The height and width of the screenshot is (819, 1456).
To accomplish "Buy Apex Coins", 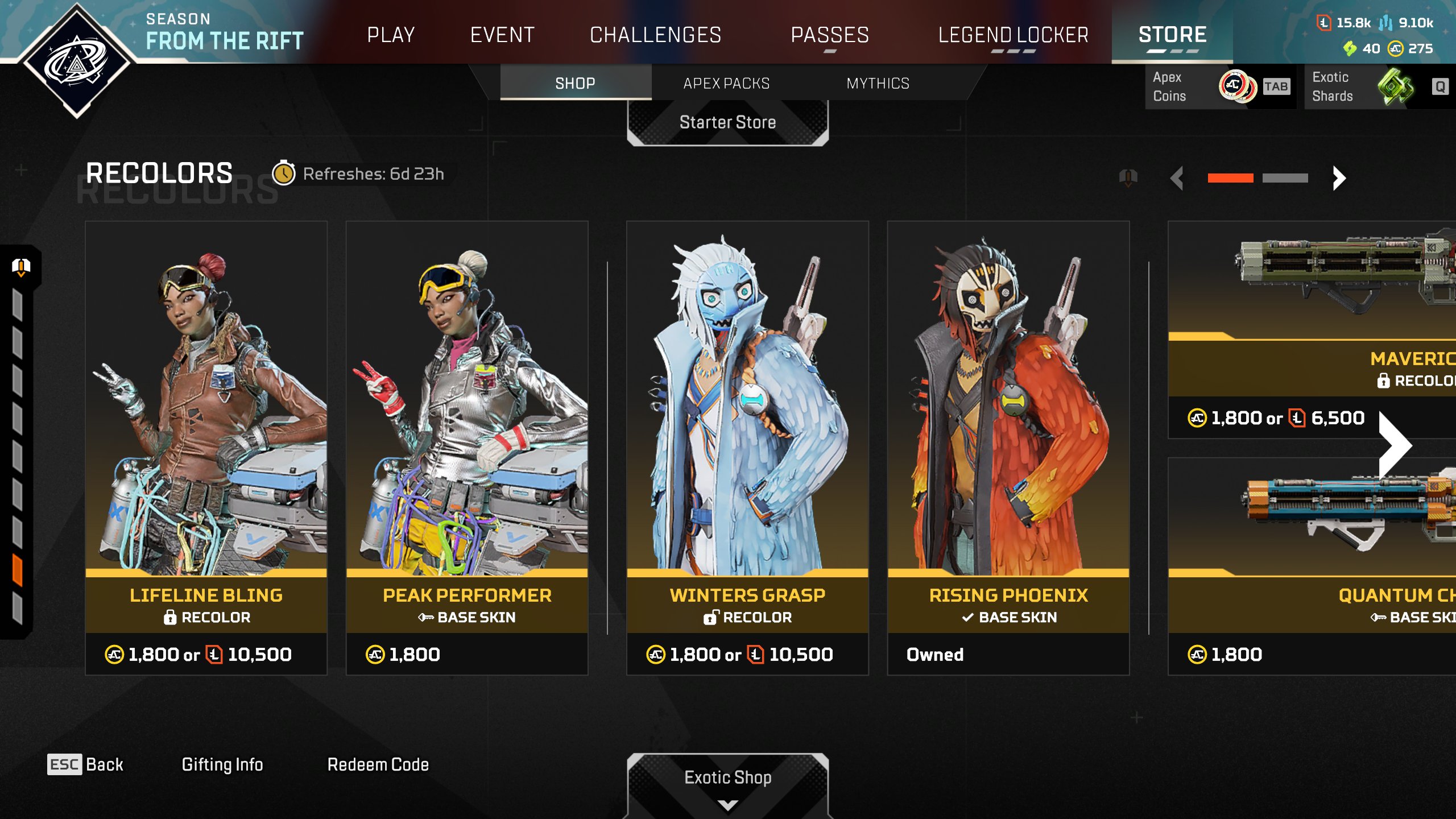I will tap(1217, 87).
